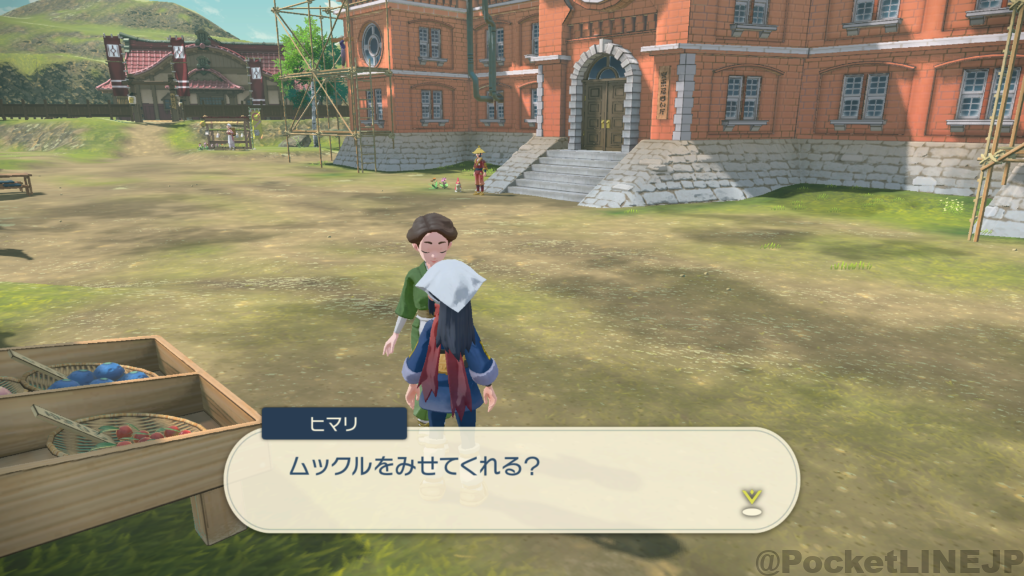Advance dialogue with the yellow arrow indicator
Image resolution: width=1024 pixels, height=576 pixels.
(751, 499)
